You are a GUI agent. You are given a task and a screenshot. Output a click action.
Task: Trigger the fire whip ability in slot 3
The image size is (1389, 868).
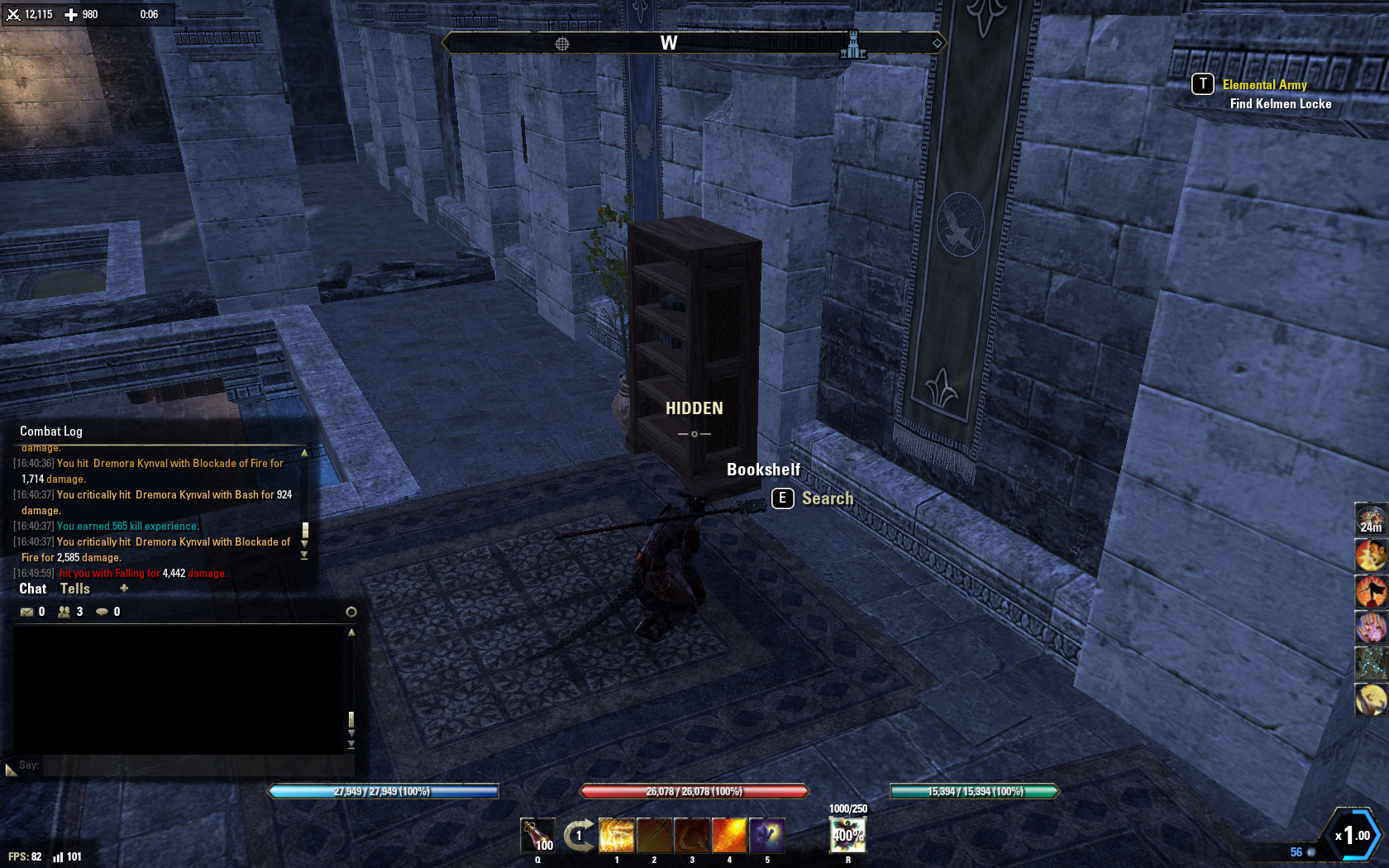click(692, 835)
